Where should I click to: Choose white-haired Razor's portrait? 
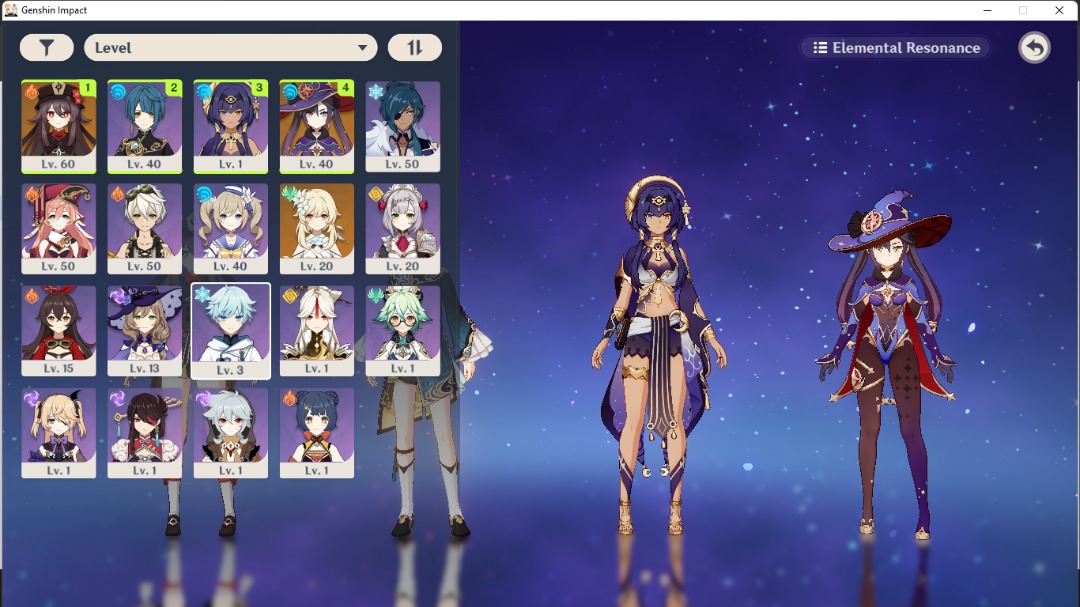pos(231,433)
